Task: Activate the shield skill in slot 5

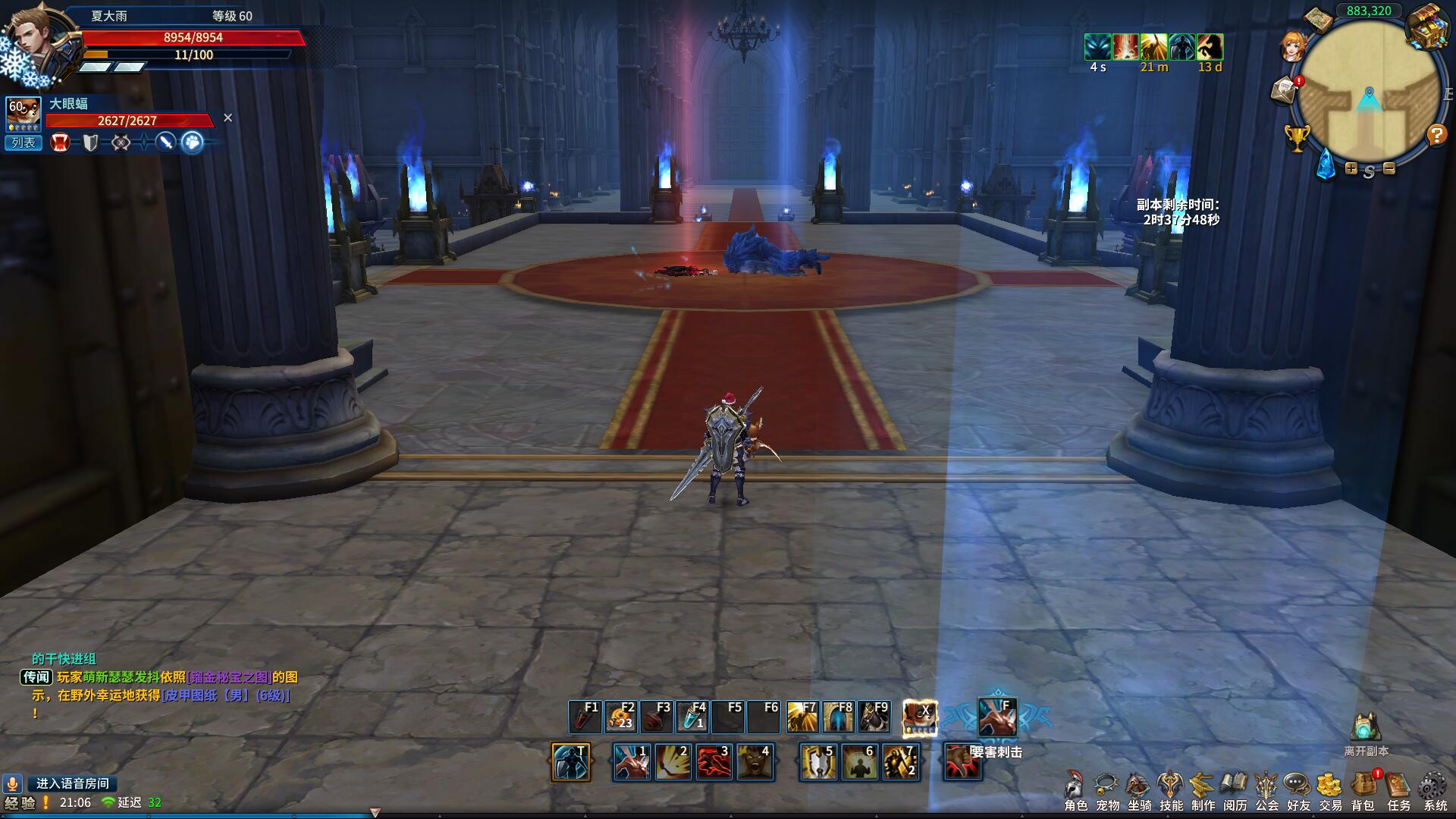Action: [x=818, y=761]
